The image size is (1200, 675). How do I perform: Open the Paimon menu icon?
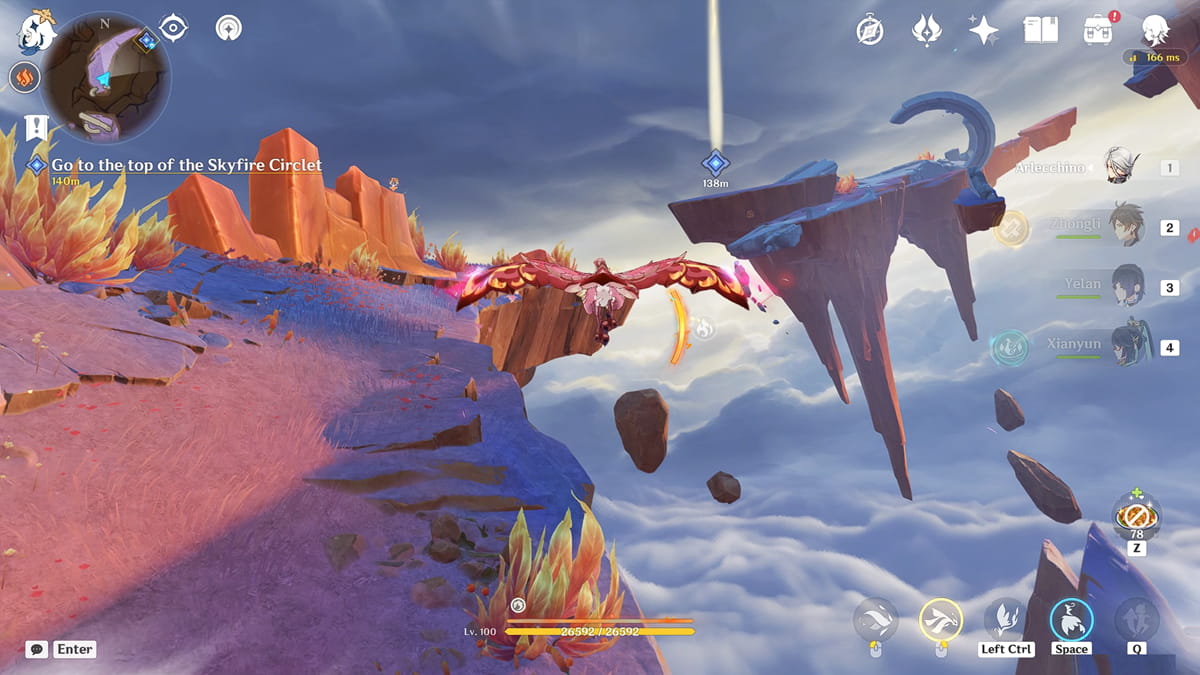[x=34, y=31]
